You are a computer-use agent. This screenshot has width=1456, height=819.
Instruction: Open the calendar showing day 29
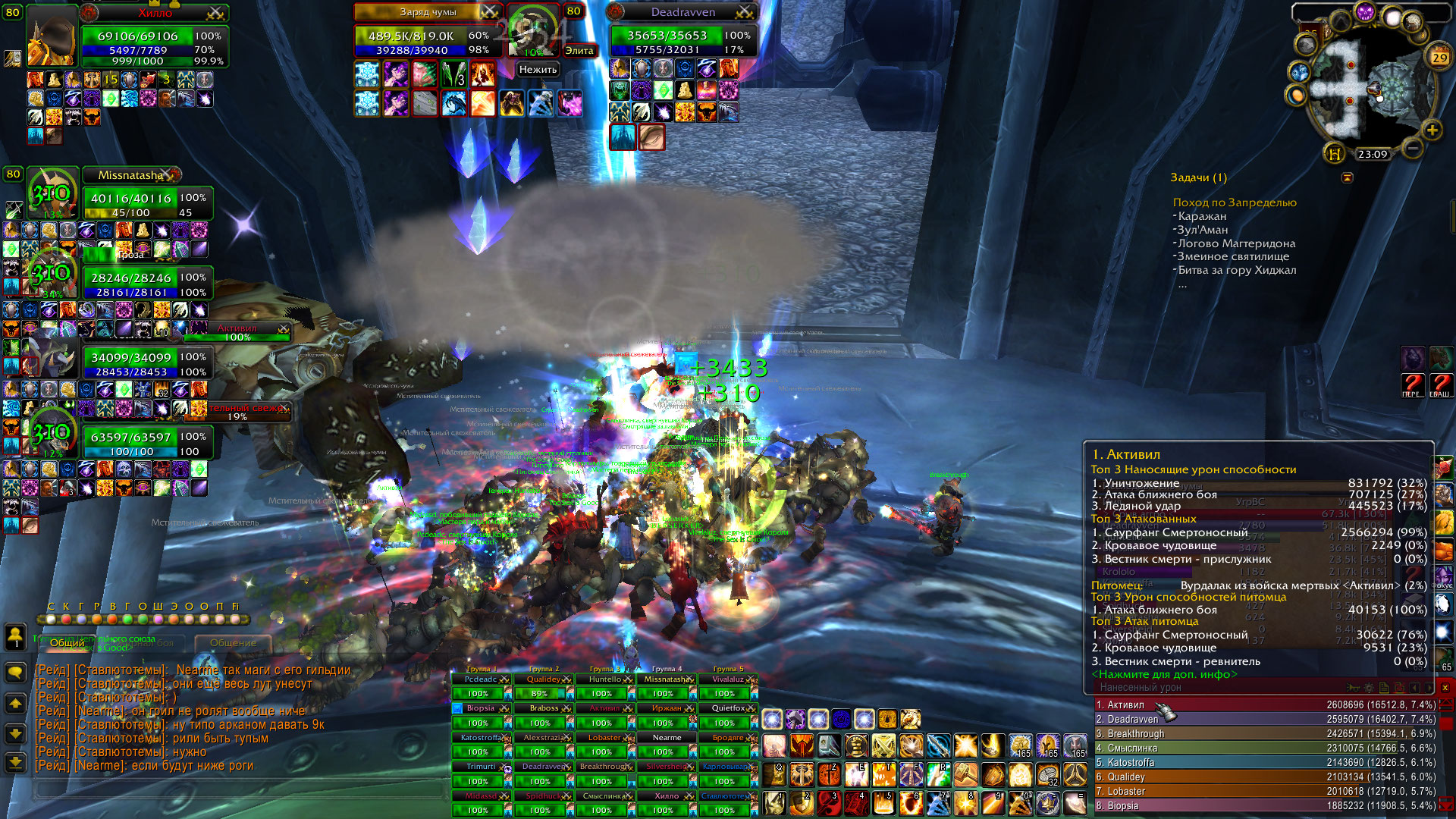click(x=1439, y=57)
